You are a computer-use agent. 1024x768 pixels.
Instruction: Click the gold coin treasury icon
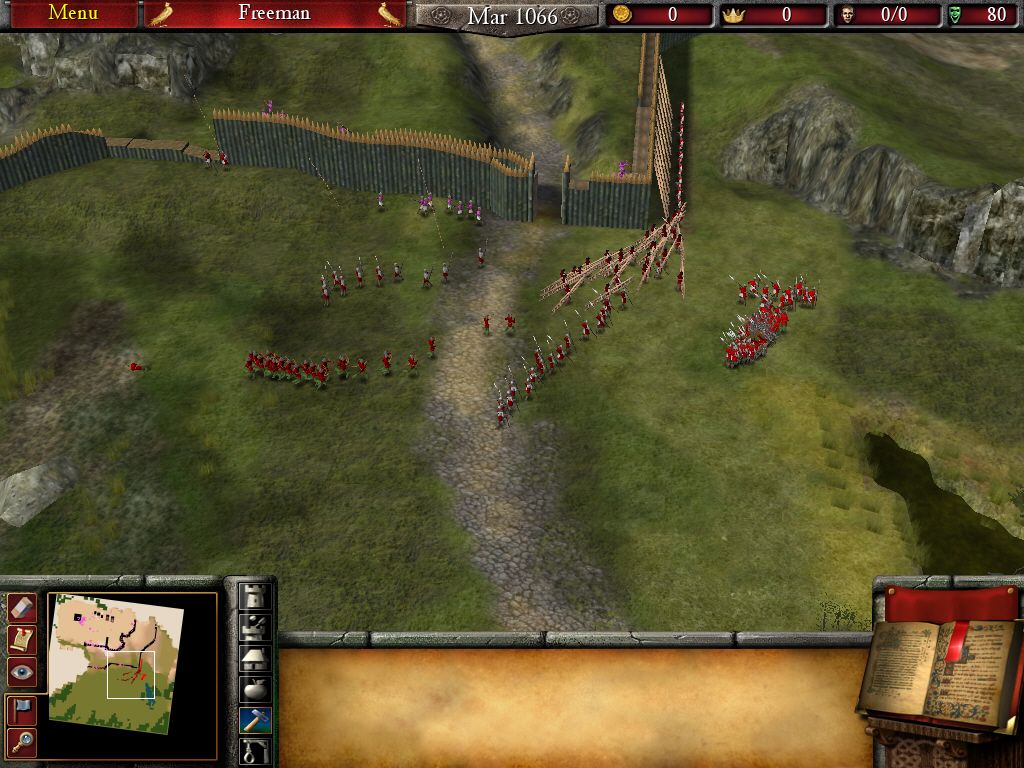tap(622, 14)
